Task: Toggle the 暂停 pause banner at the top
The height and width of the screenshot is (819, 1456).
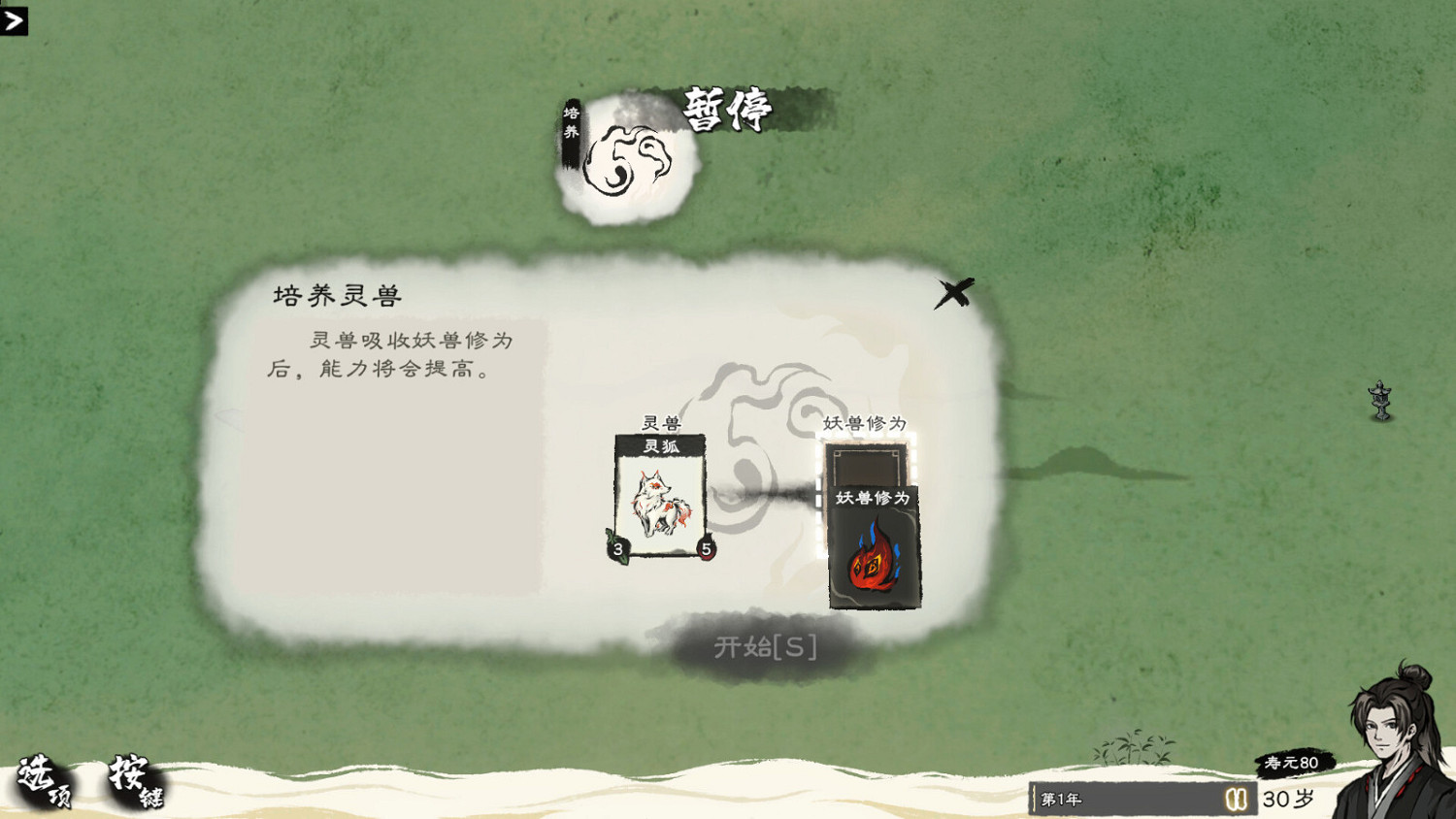Action: [x=727, y=109]
